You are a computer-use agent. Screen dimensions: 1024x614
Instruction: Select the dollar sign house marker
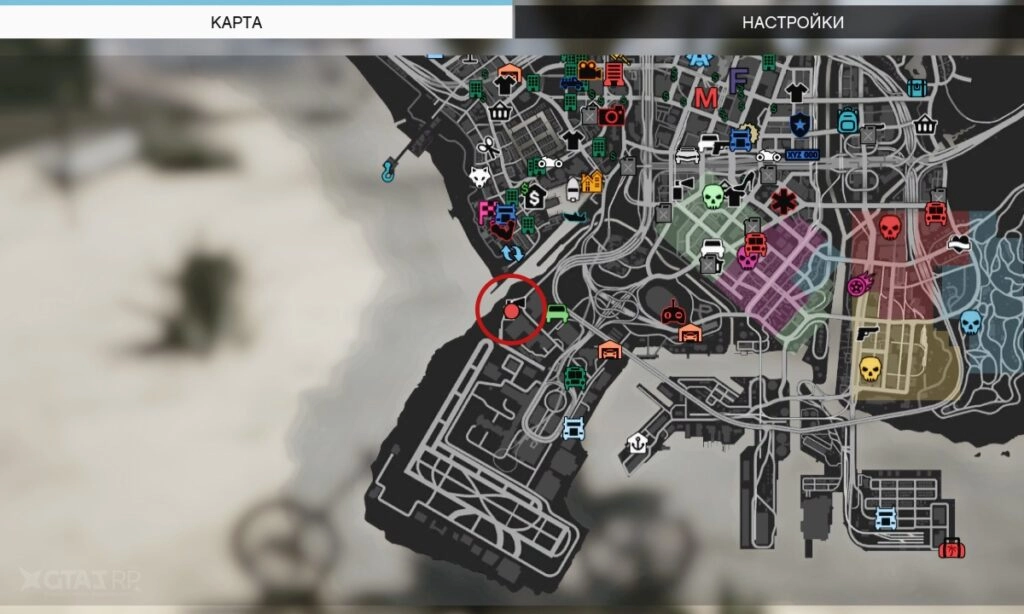click(535, 197)
